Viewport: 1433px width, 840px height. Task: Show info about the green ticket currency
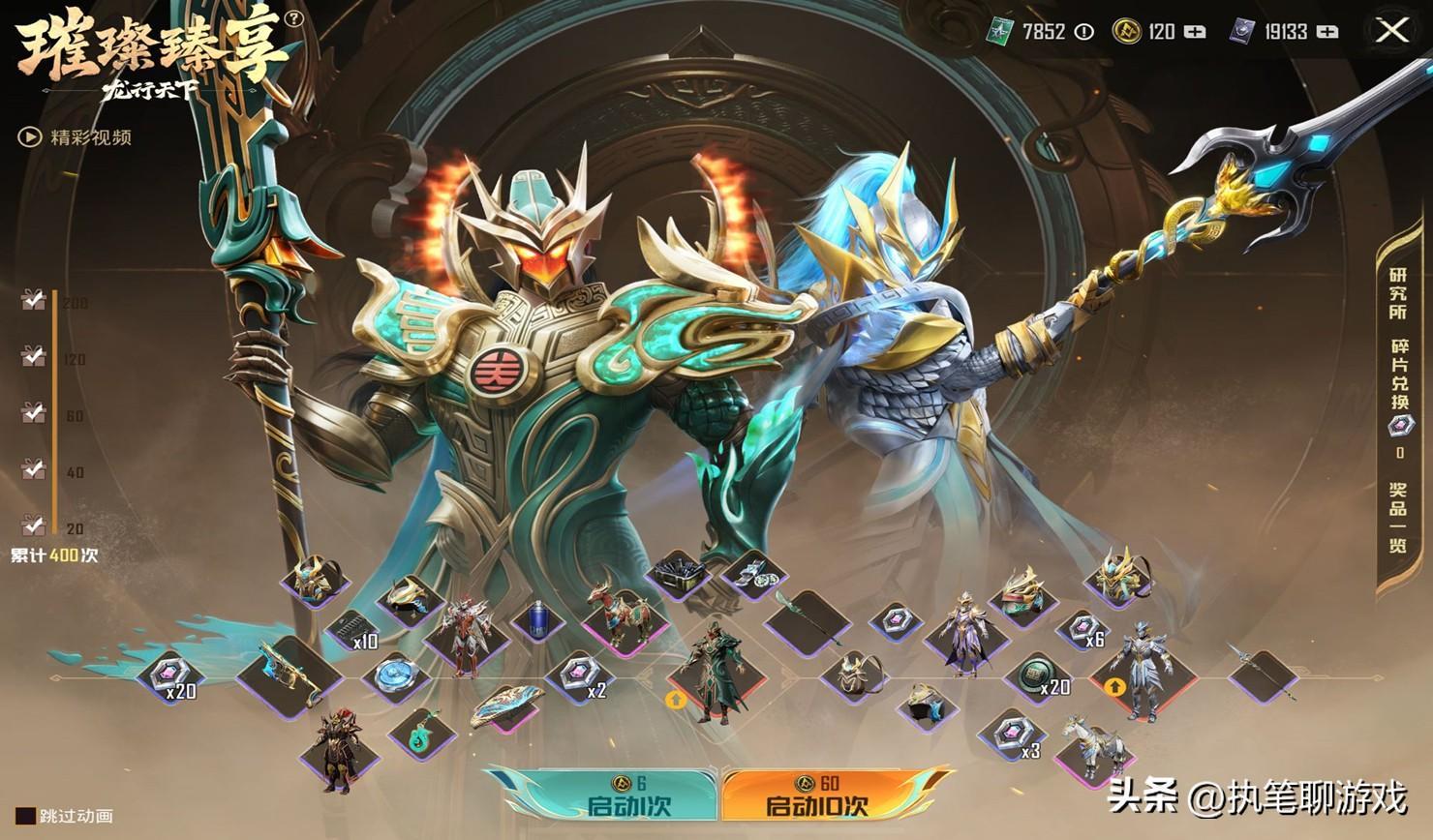1084,32
